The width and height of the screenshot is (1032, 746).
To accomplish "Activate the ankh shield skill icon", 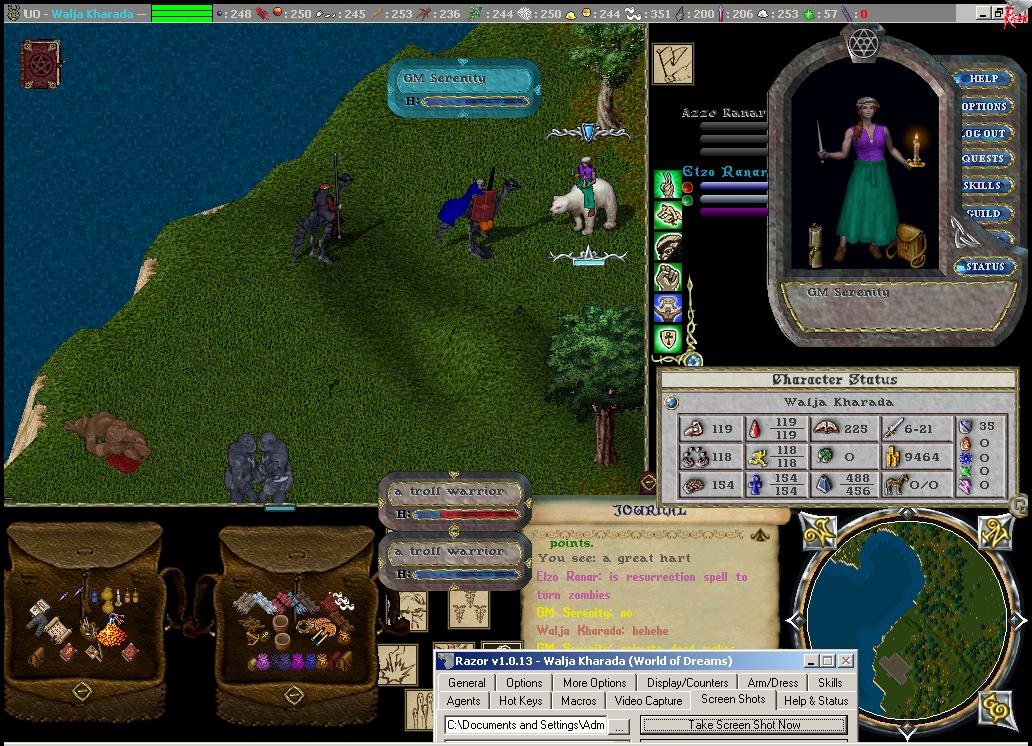I will 667,340.
